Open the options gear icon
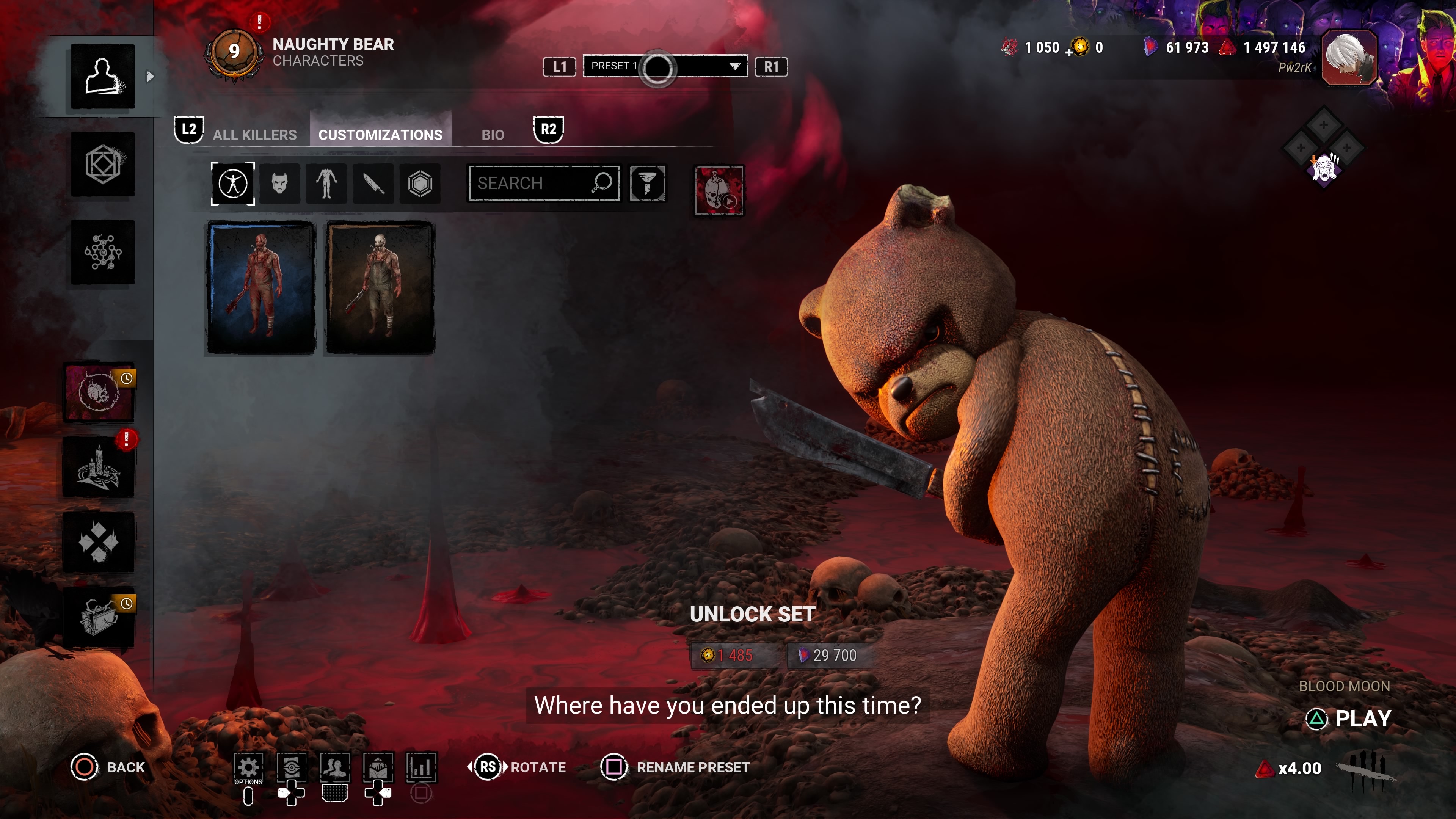The width and height of the screenshot is (1456, 819). tap(248, 767)
